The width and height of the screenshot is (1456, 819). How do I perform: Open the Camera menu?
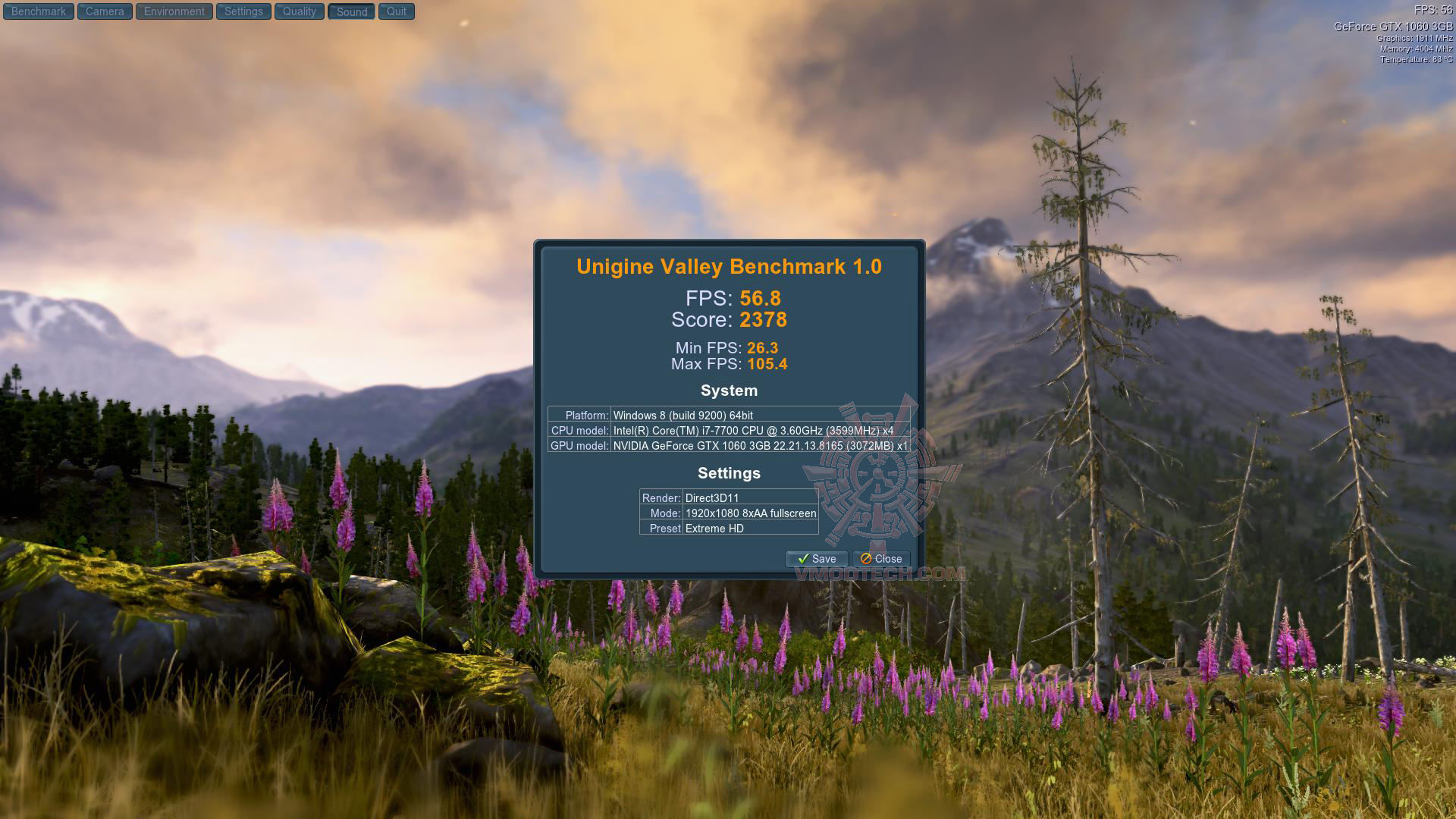(x=105, y=11)
